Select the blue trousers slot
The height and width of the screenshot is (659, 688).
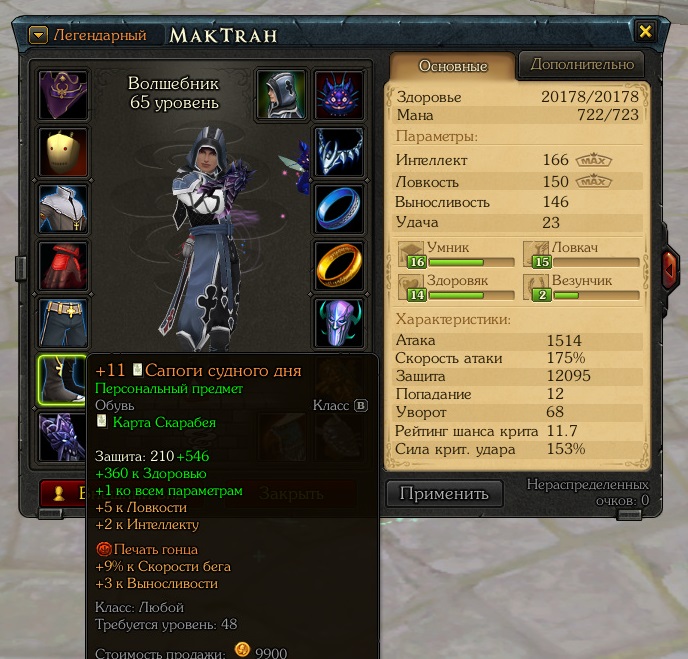click(64, 323)
